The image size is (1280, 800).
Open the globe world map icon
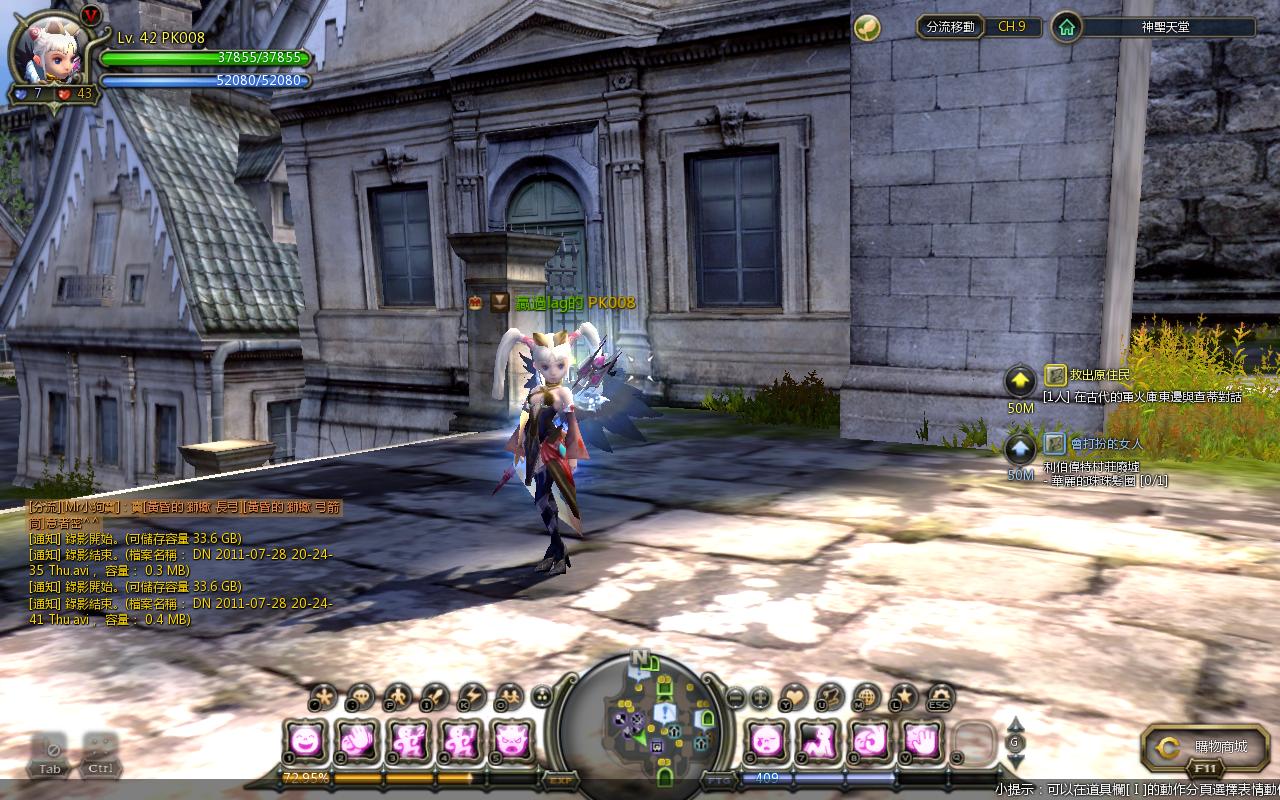867,696
